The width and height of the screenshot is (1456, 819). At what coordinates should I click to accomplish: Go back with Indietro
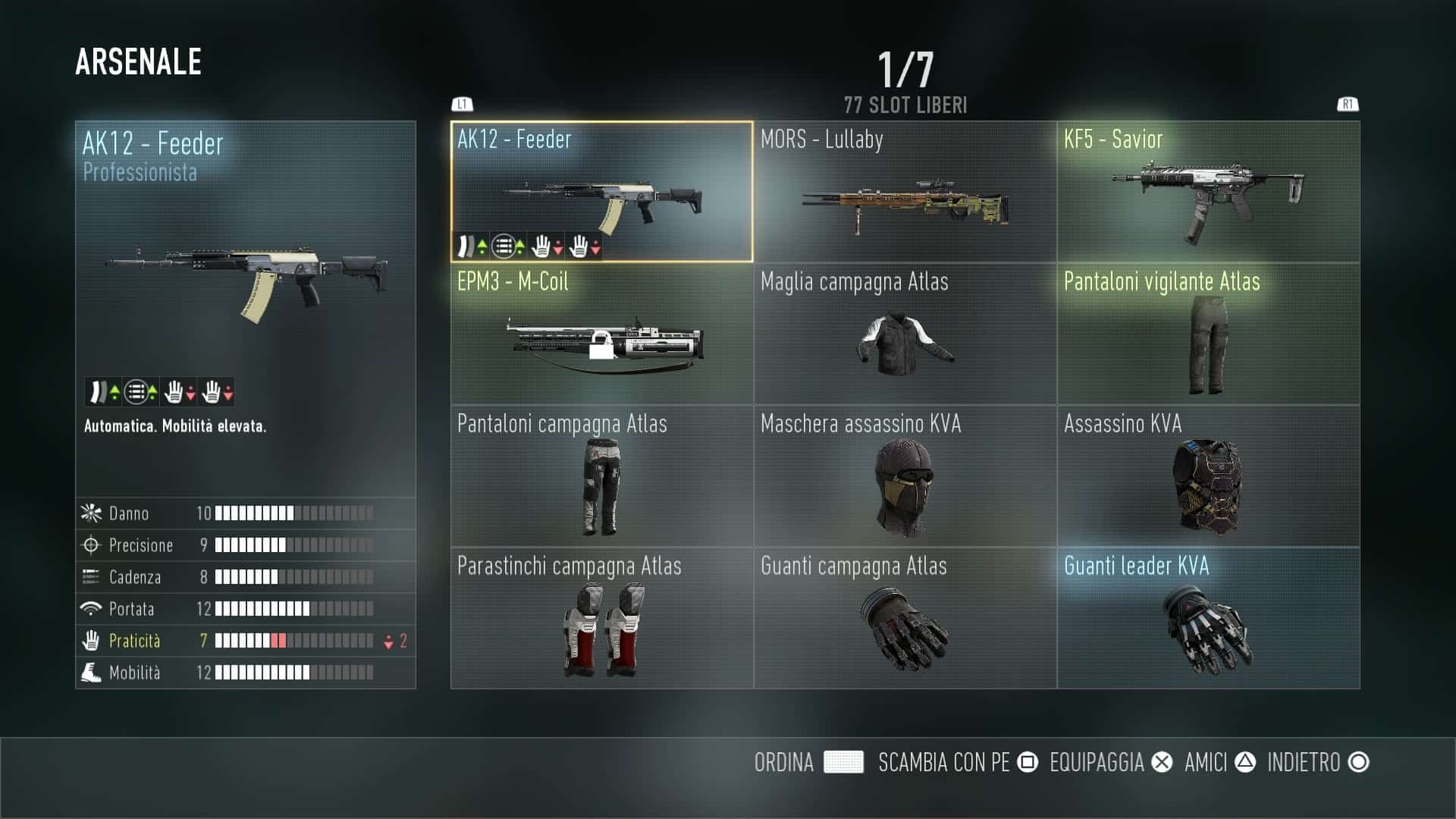coord(1318,762)
